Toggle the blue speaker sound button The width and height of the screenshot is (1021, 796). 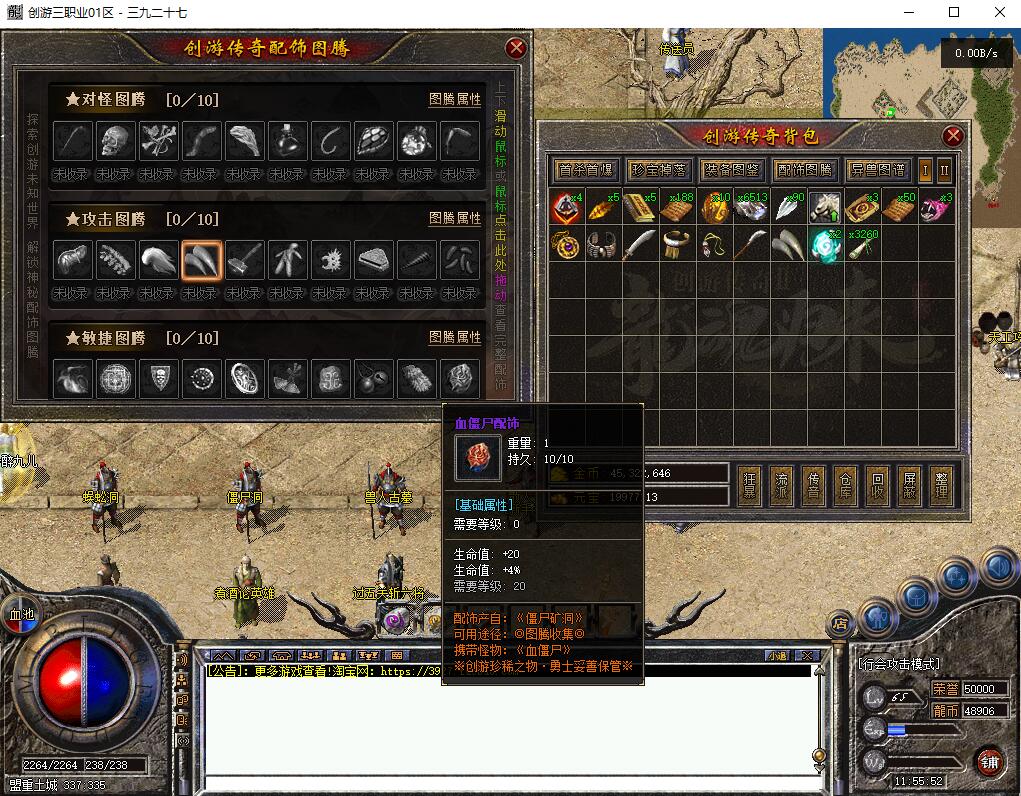(x=997, y=567)
